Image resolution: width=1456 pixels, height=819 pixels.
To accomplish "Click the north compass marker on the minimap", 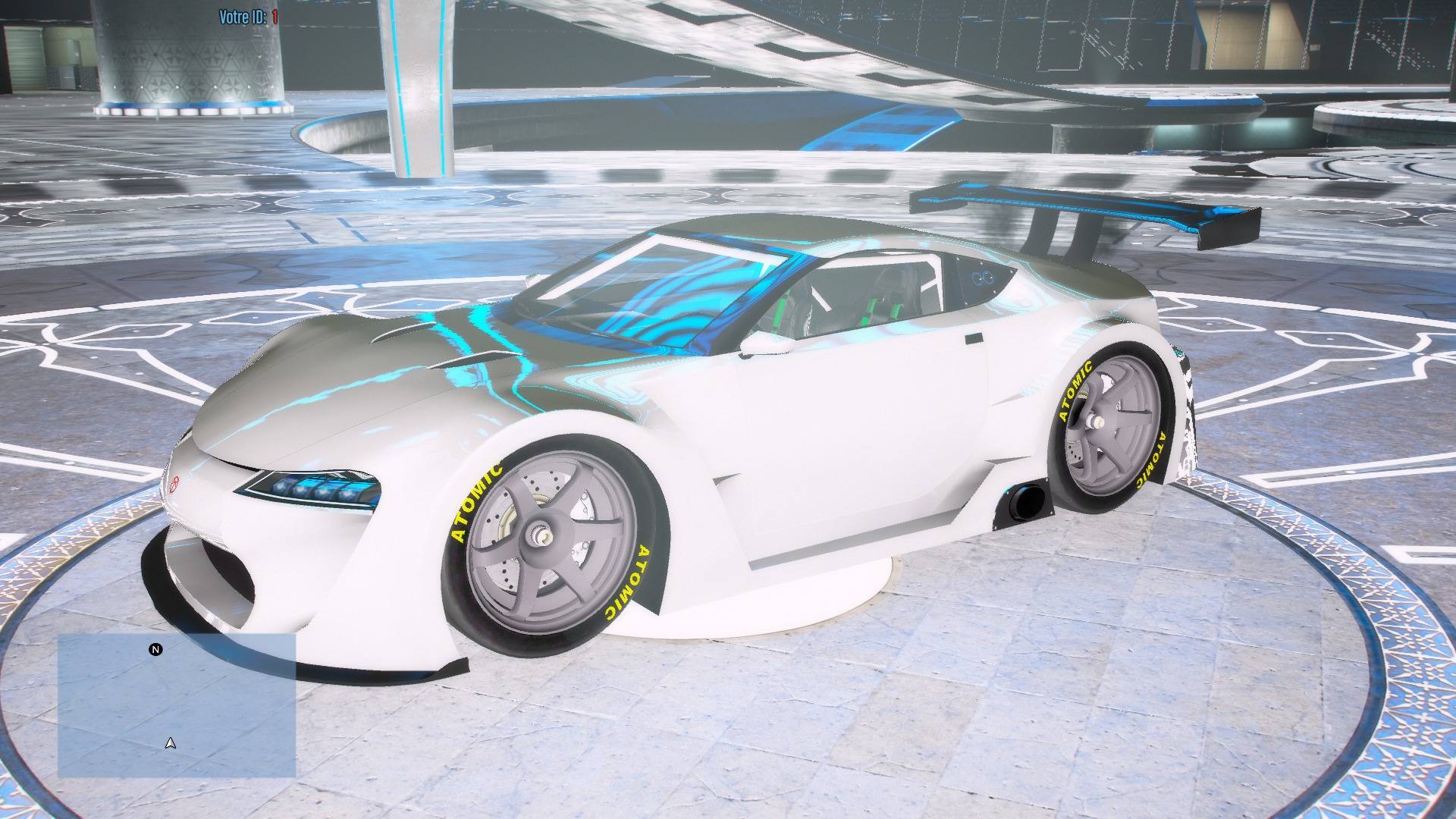I will coord(155,650).
